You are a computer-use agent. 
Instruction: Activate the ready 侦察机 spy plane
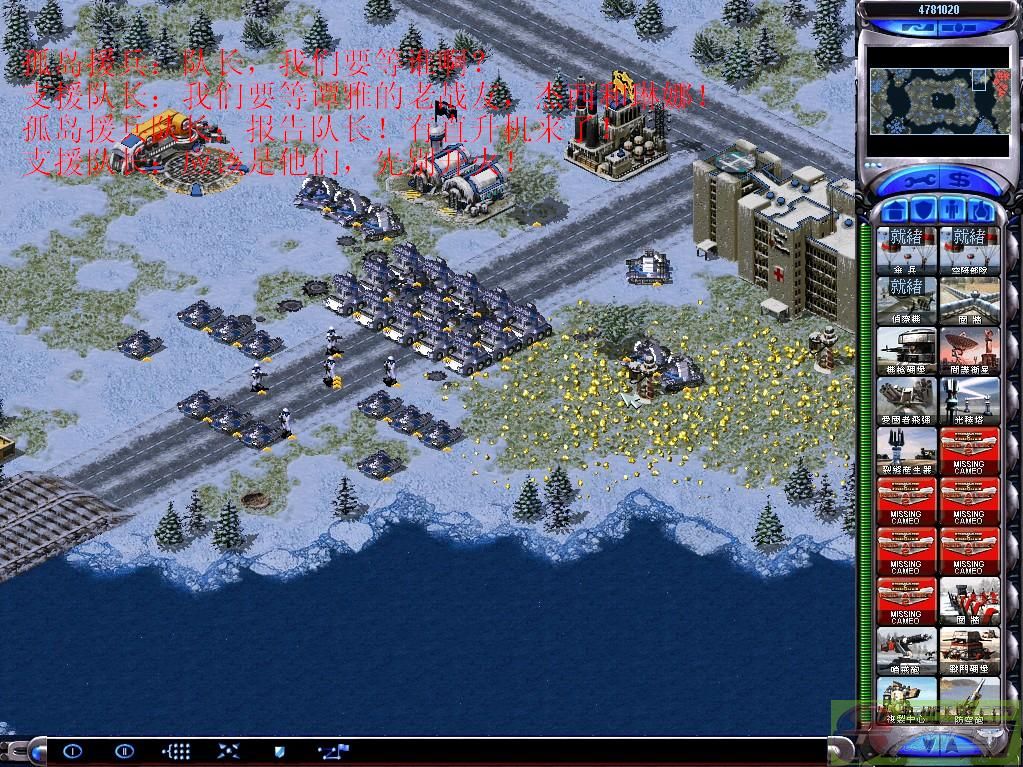906,299
